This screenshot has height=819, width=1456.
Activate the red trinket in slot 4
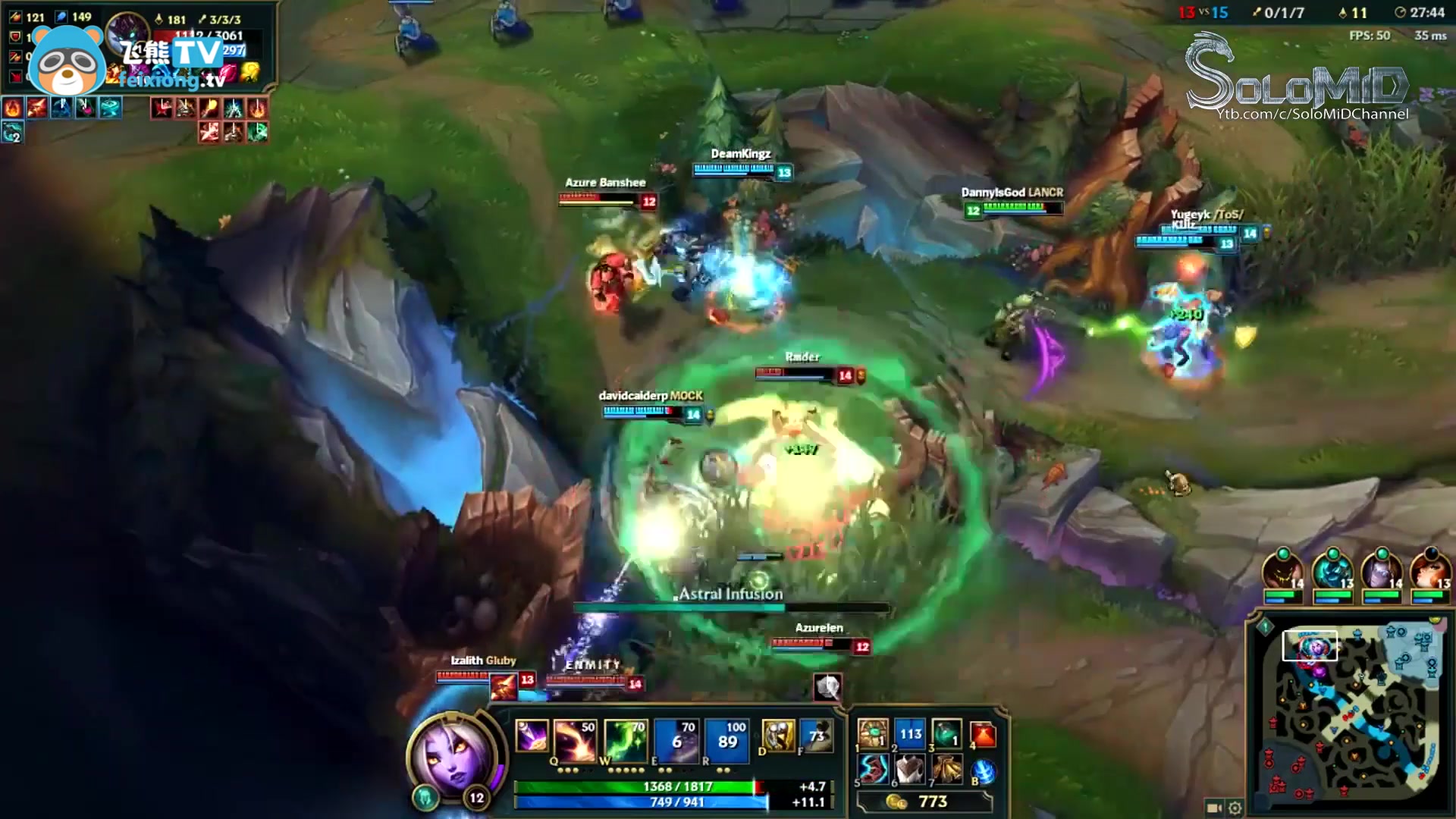983,735
